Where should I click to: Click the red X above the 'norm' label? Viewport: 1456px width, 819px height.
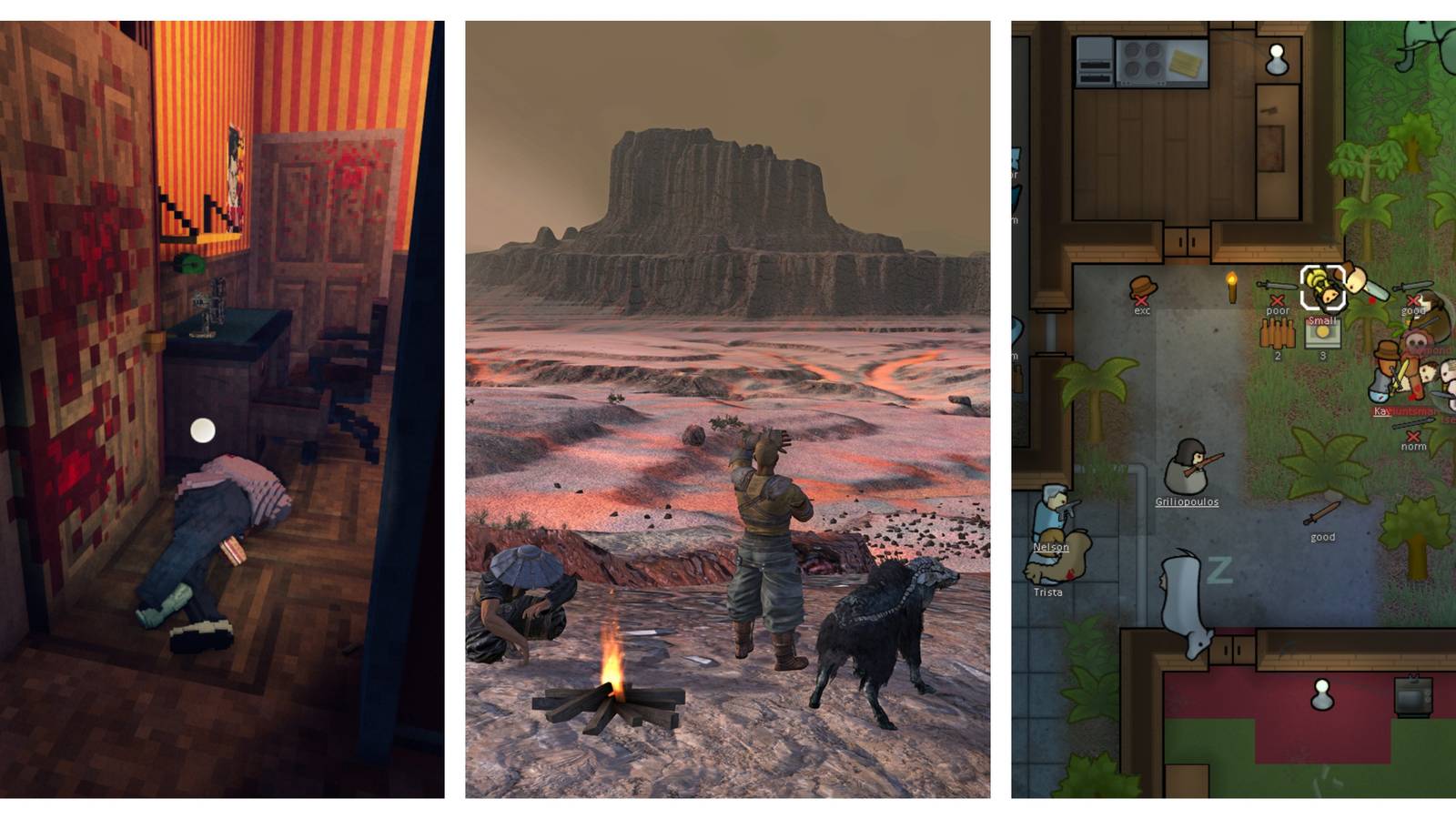pos(1412,436)
